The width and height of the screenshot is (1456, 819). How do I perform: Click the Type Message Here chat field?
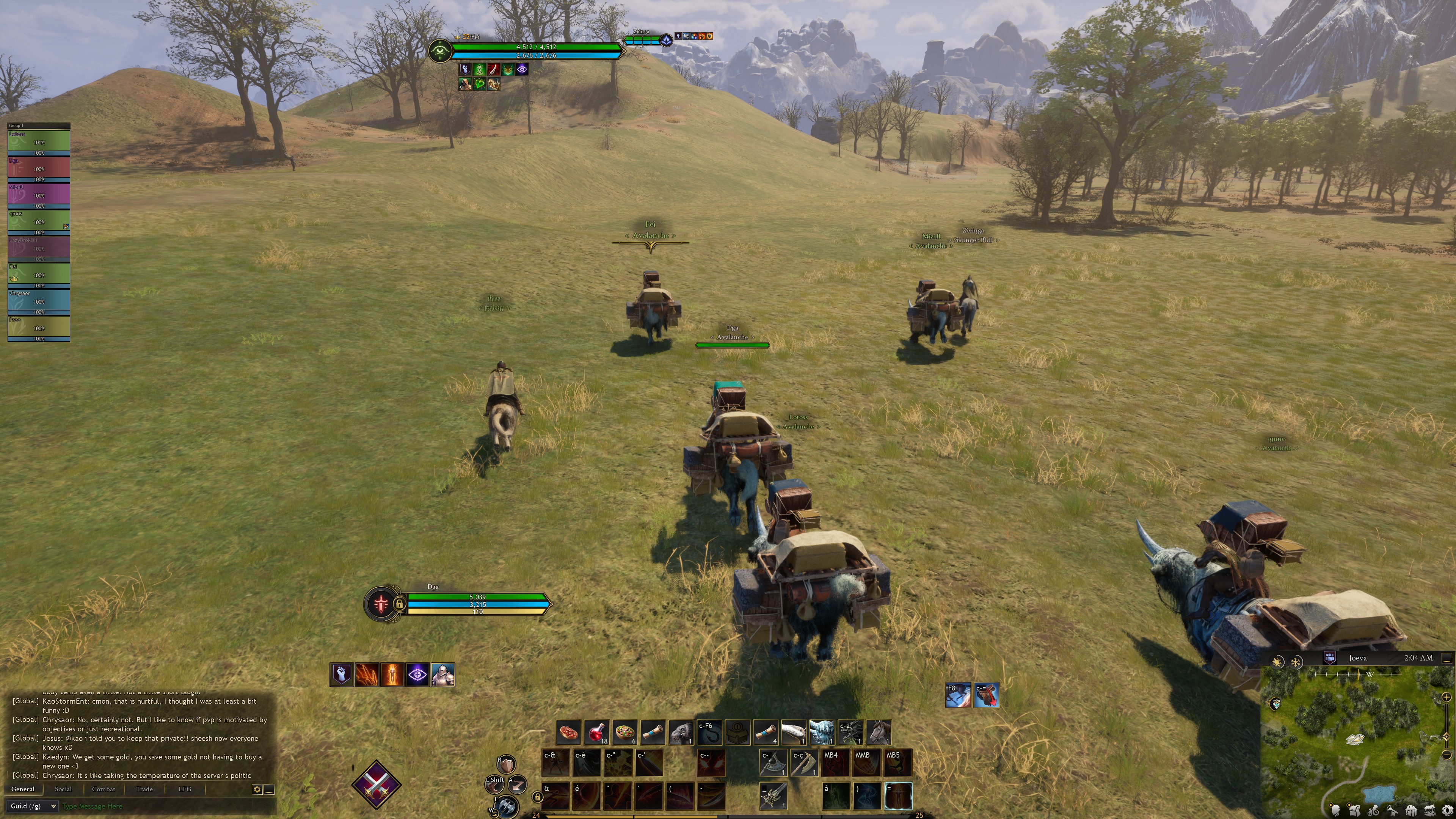point(158,806)
